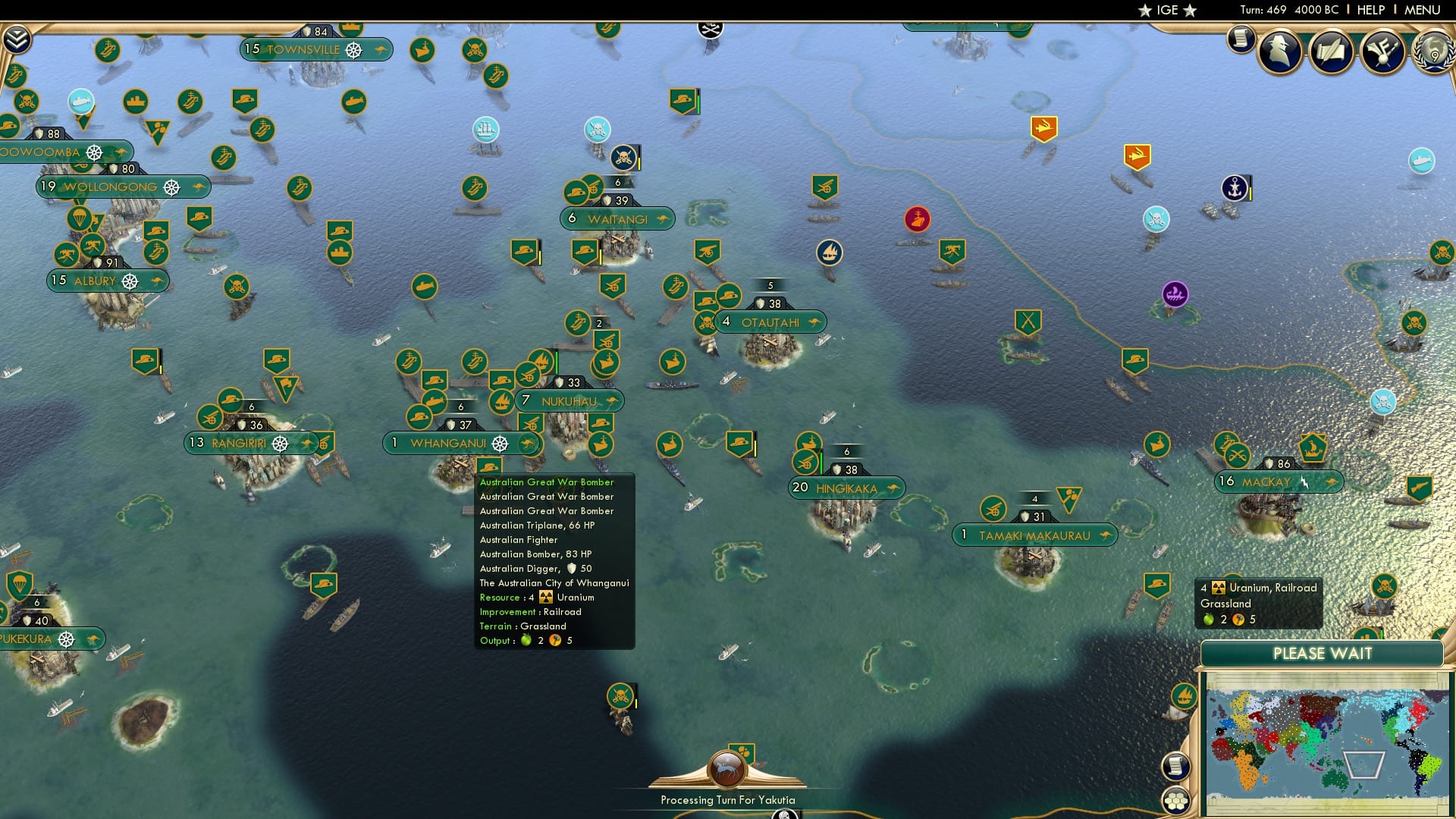The image size is (1456, 819).
Task: Open the HELP menu
Action: 1372,10
